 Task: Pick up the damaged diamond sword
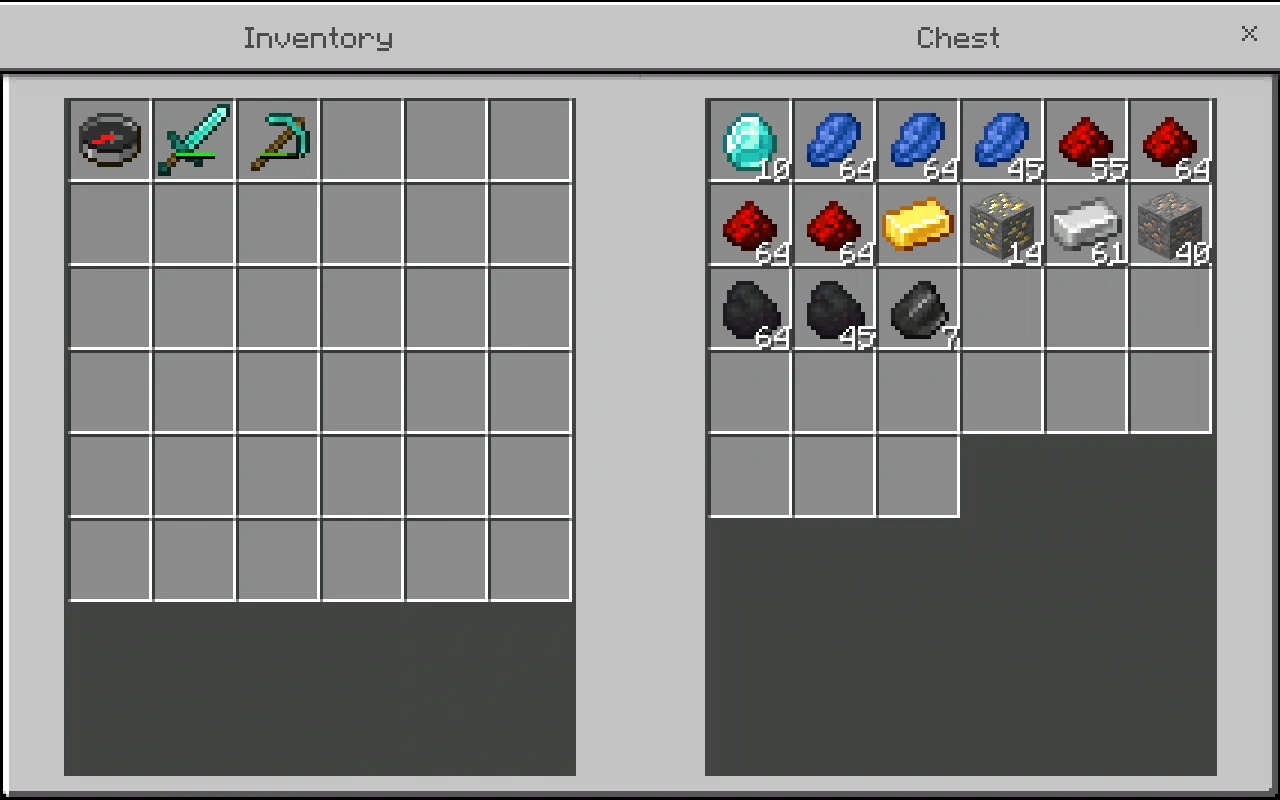tap(194, 140)
